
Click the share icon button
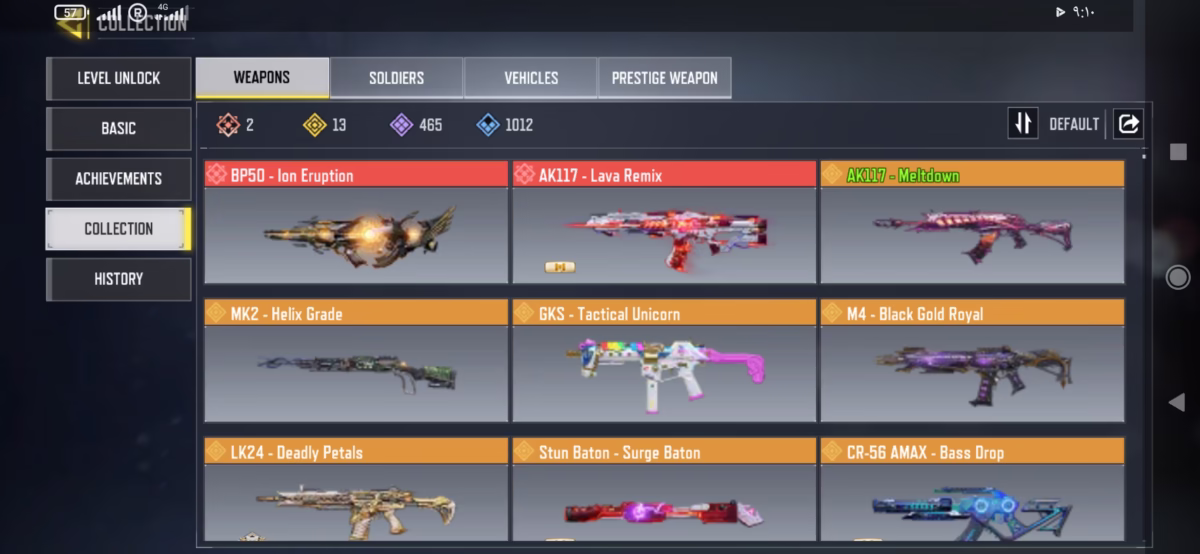coord(1128,124)
